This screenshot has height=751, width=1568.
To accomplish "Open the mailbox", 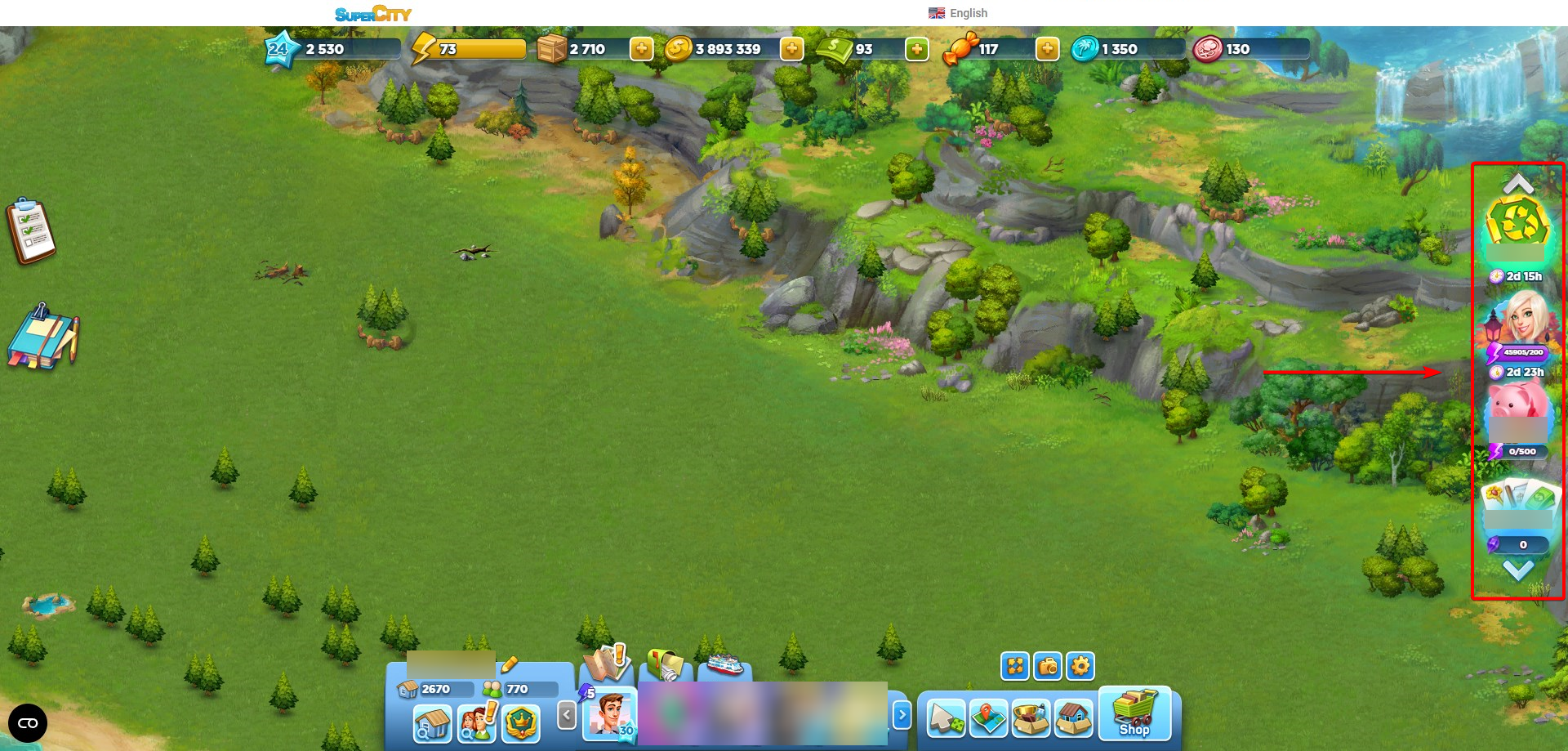I will (666, 664).
